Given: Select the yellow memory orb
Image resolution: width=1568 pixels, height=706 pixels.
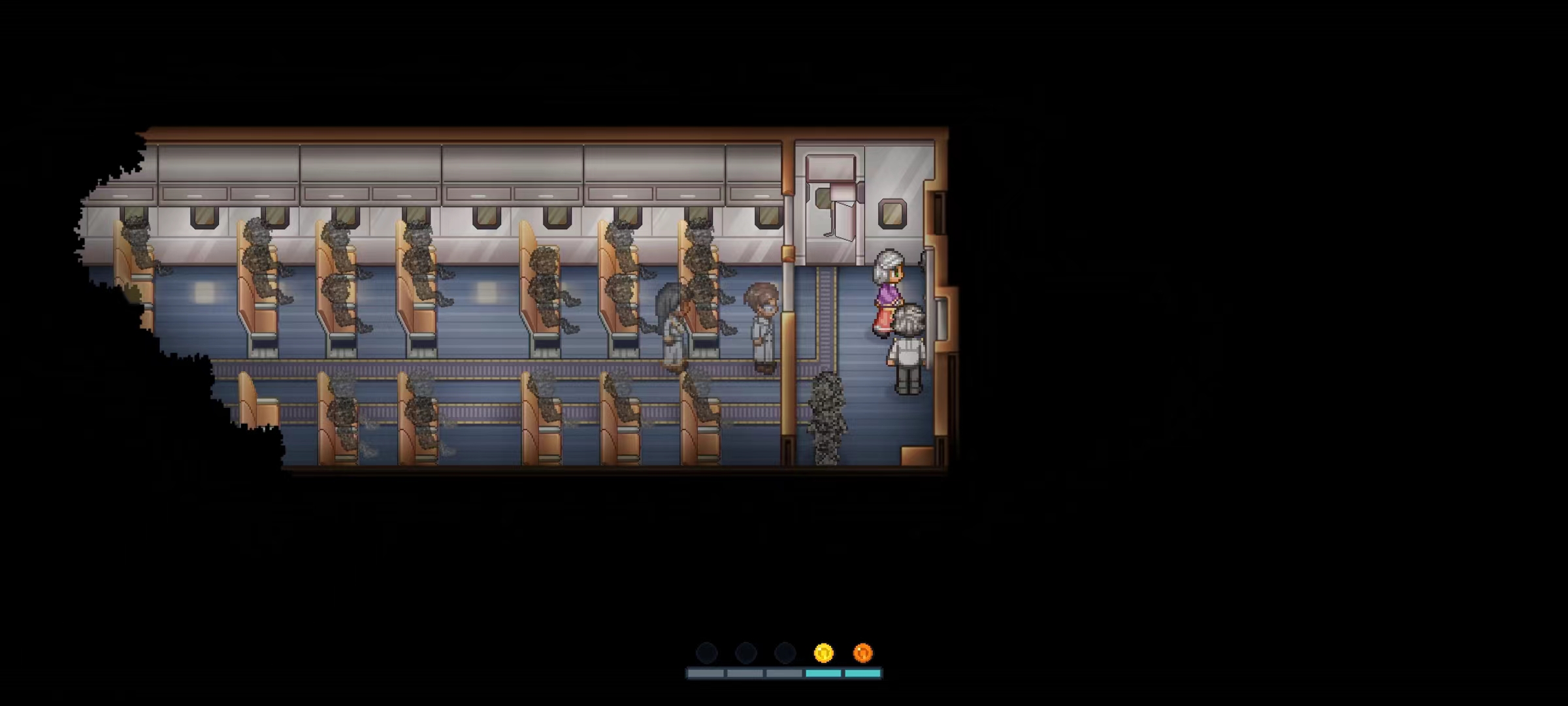Looking at the screenshot, I should [823, 652].
